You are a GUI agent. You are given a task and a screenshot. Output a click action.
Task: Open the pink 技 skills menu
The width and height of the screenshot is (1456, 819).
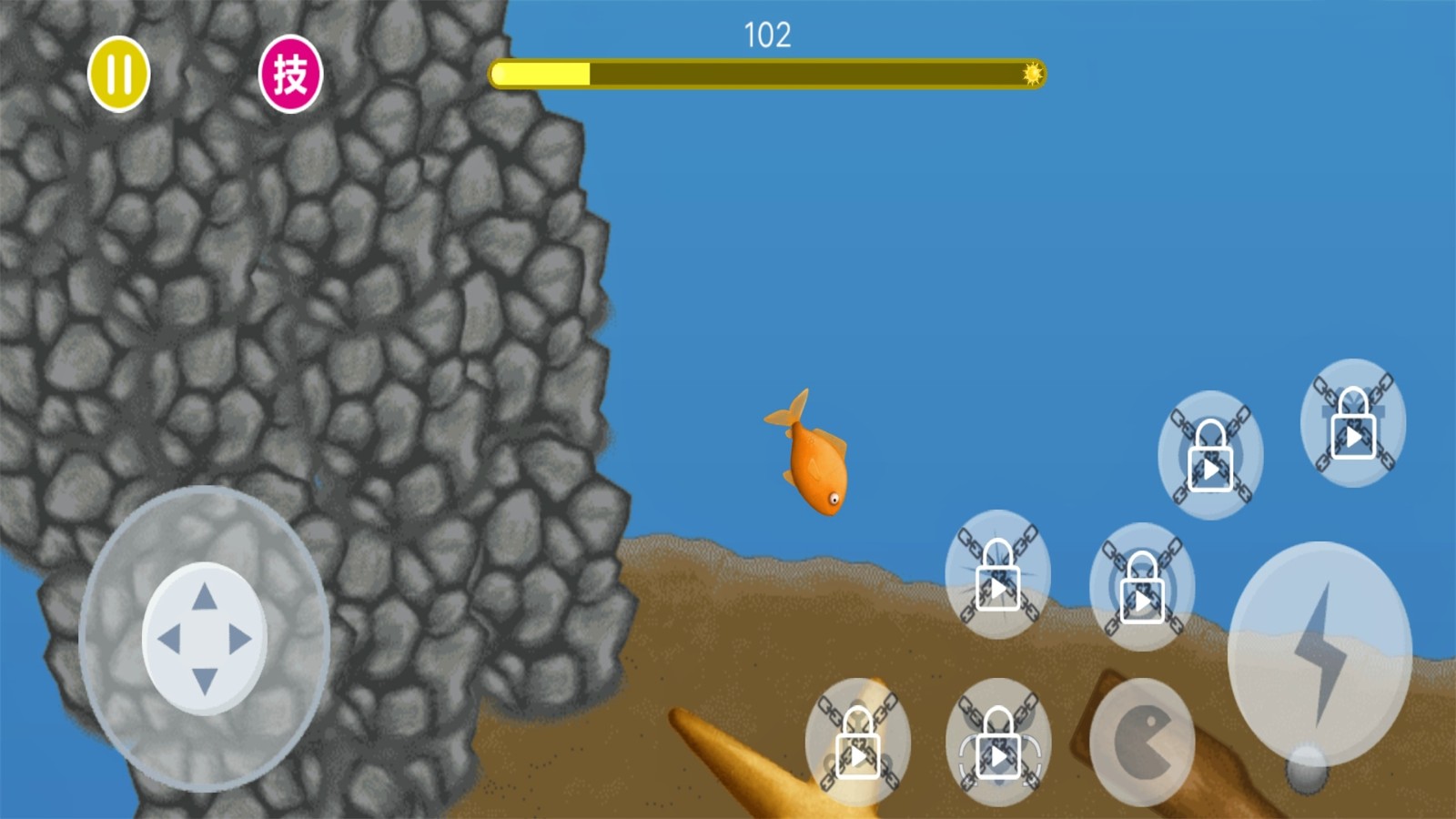click(x=290, y=74)
